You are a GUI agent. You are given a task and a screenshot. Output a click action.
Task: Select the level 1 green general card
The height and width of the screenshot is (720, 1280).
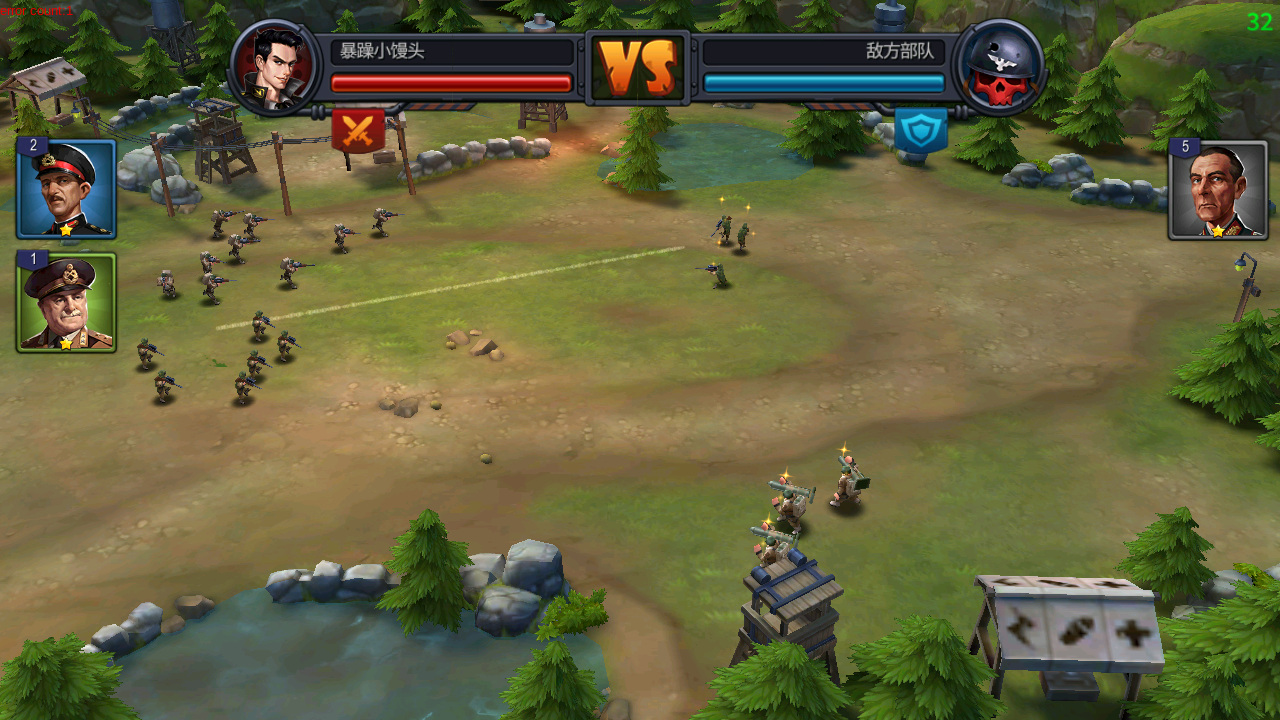pos(66,303)
